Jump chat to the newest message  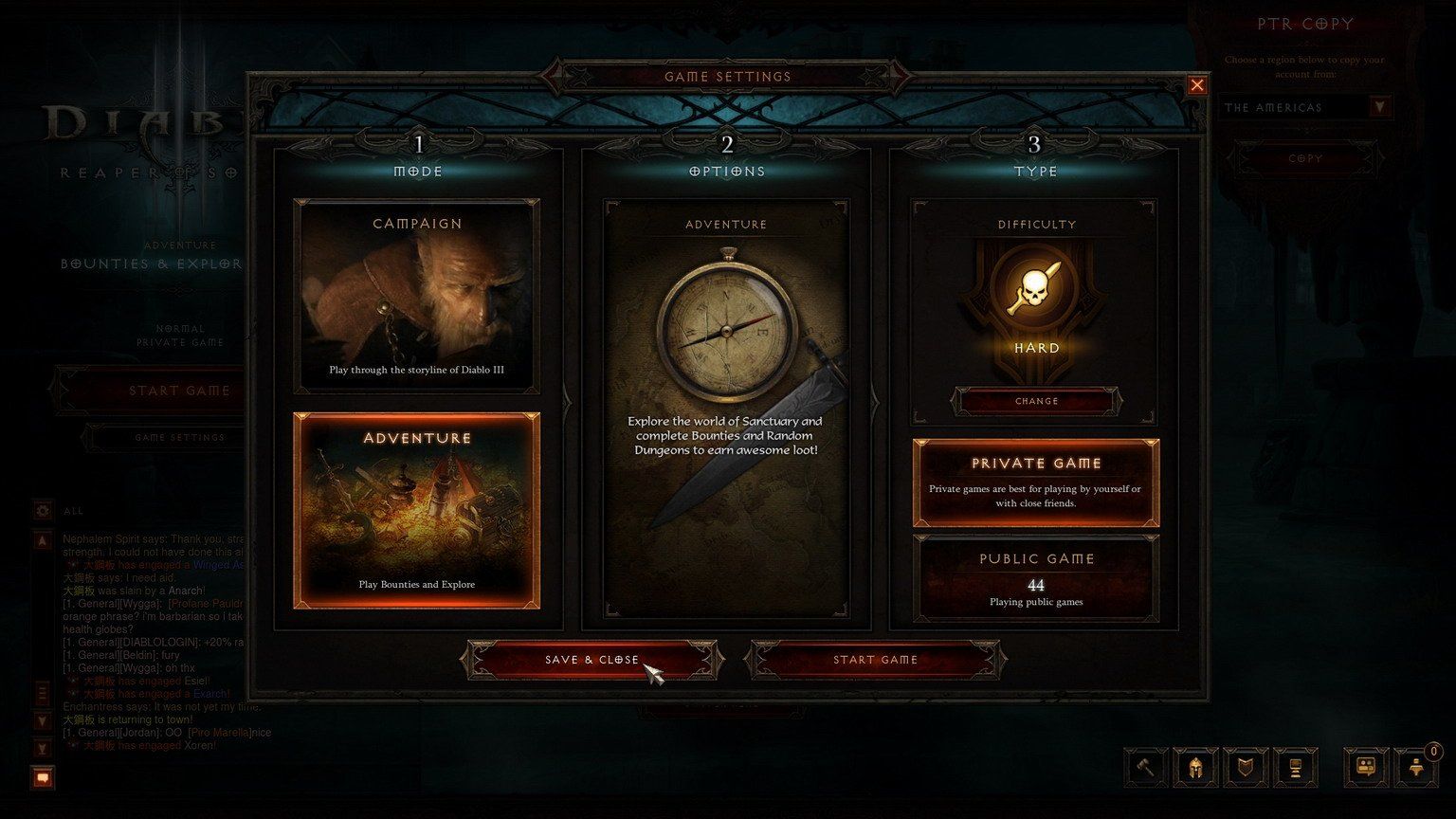(43, 749)
